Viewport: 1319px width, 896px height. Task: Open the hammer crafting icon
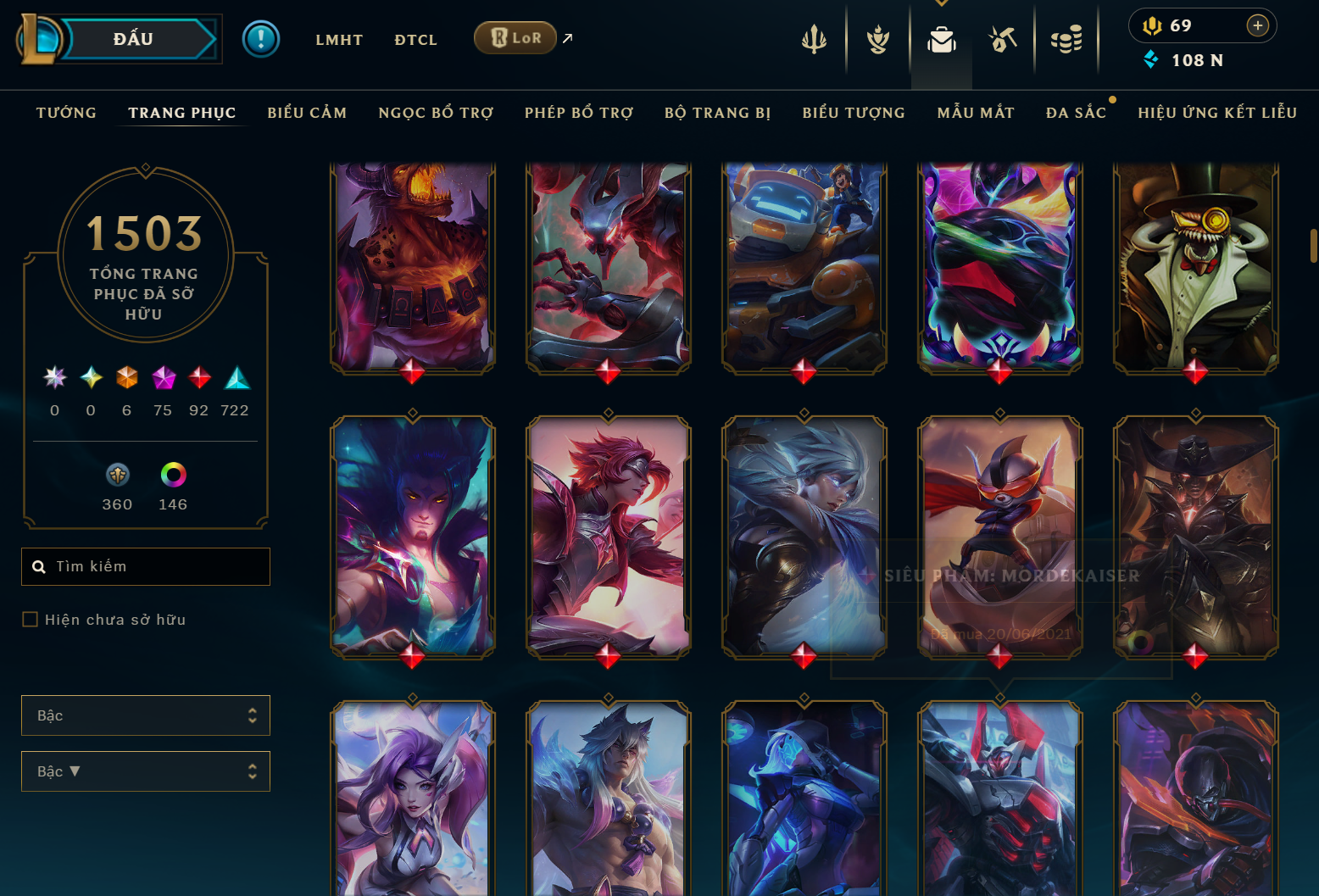pos(1003,40)
